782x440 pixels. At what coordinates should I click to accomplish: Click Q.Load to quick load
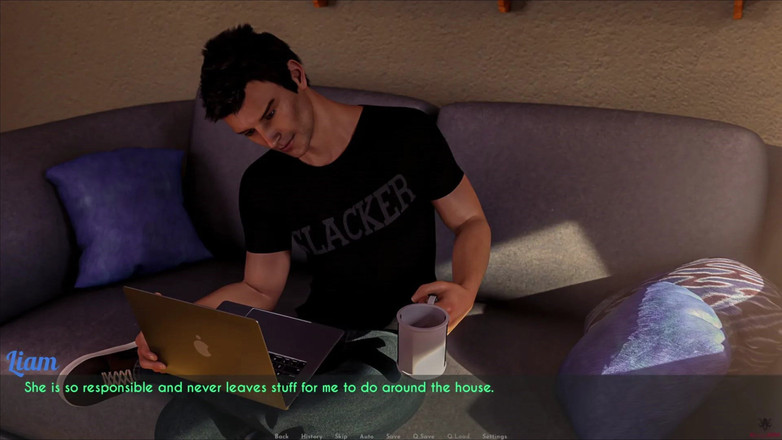click(459, 436)
